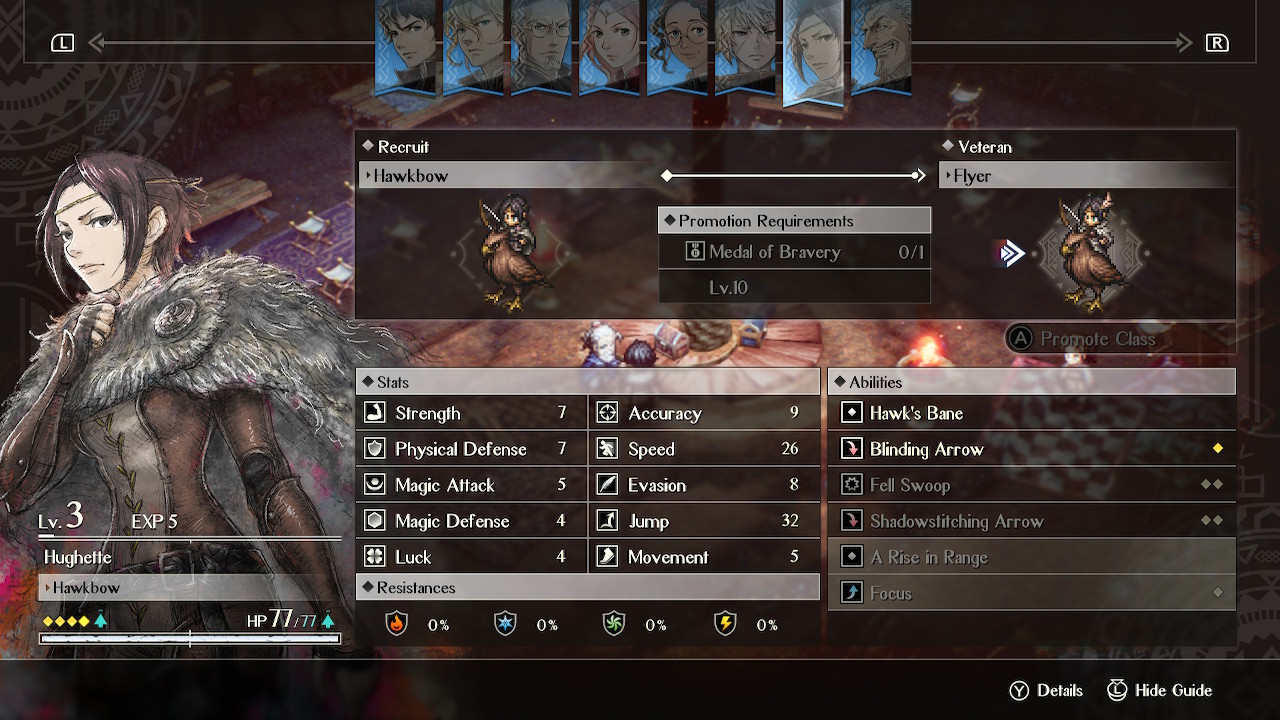
Task: Open the Medal of Bravery requirement
Action: pos(794,252)
